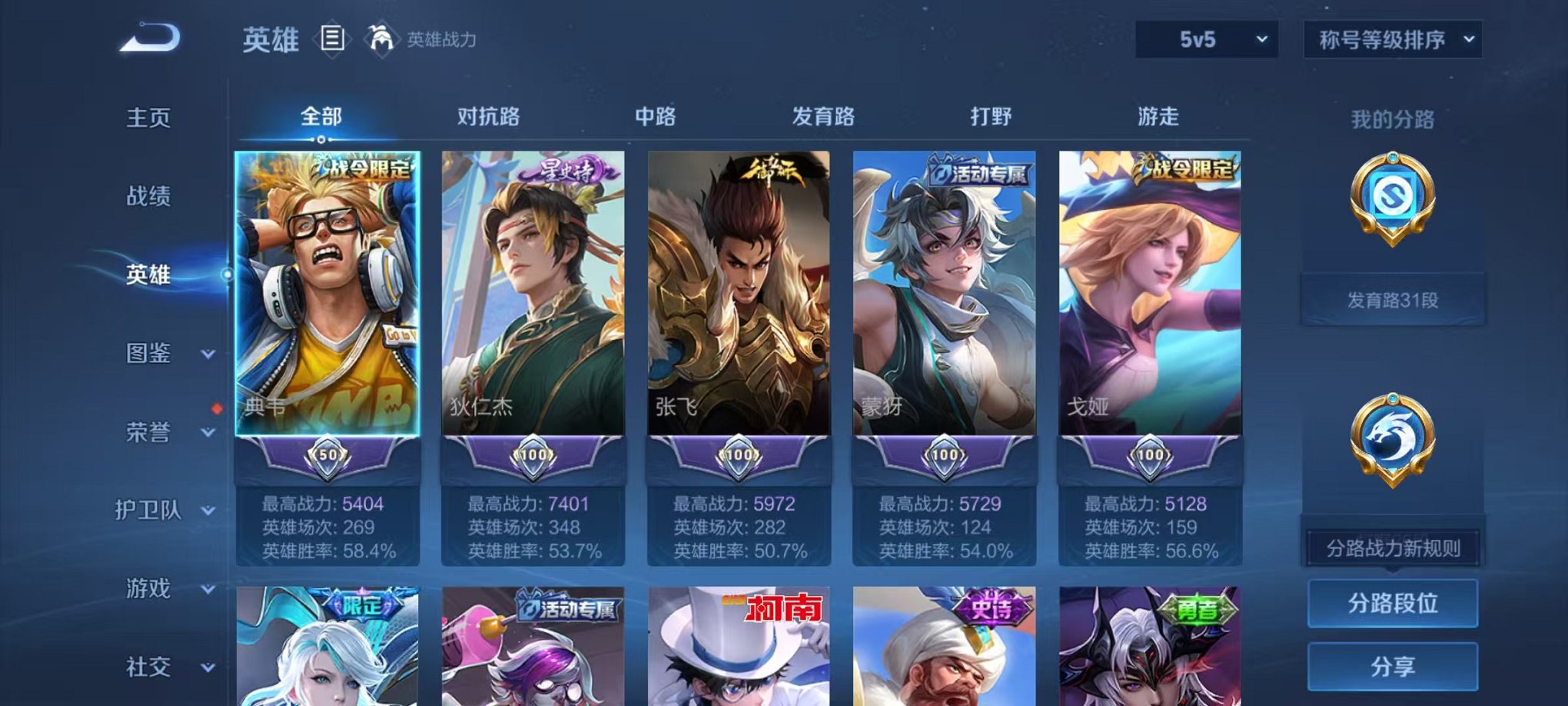Open the 战绩 page from the sidebar
Screen dimensions: 1568x706
click(x=151, y=198)
